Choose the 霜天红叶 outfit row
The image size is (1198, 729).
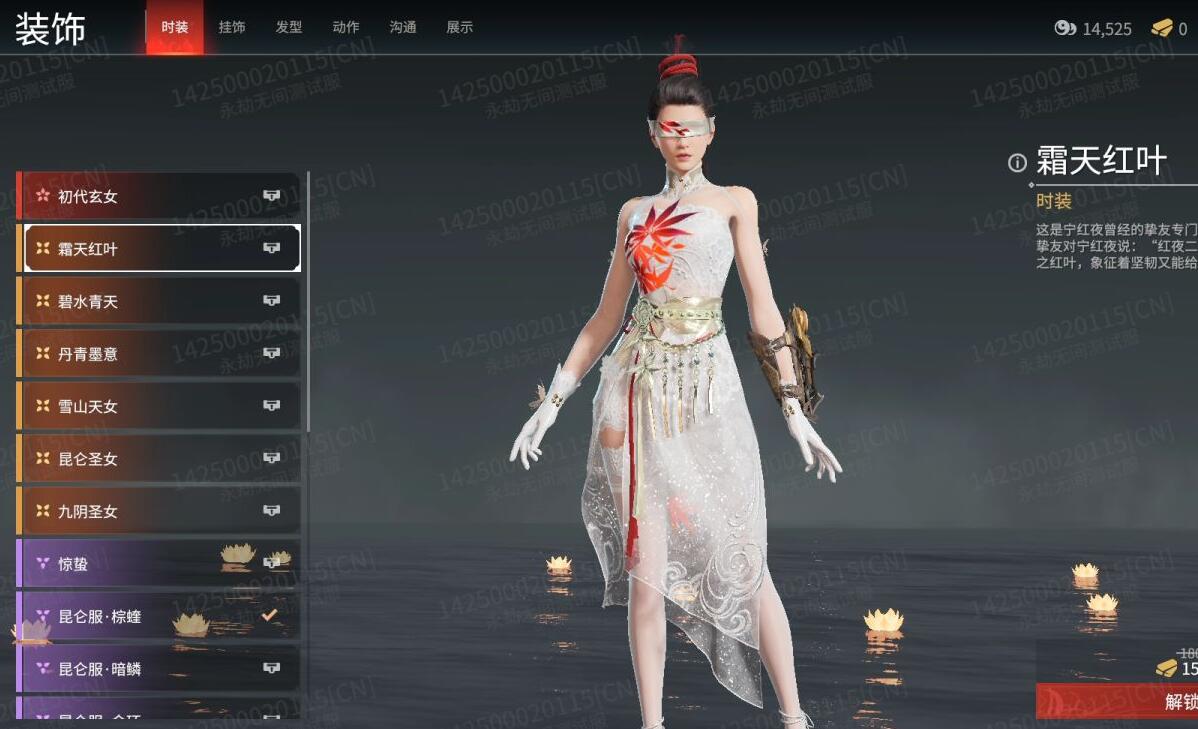(160, 248)
